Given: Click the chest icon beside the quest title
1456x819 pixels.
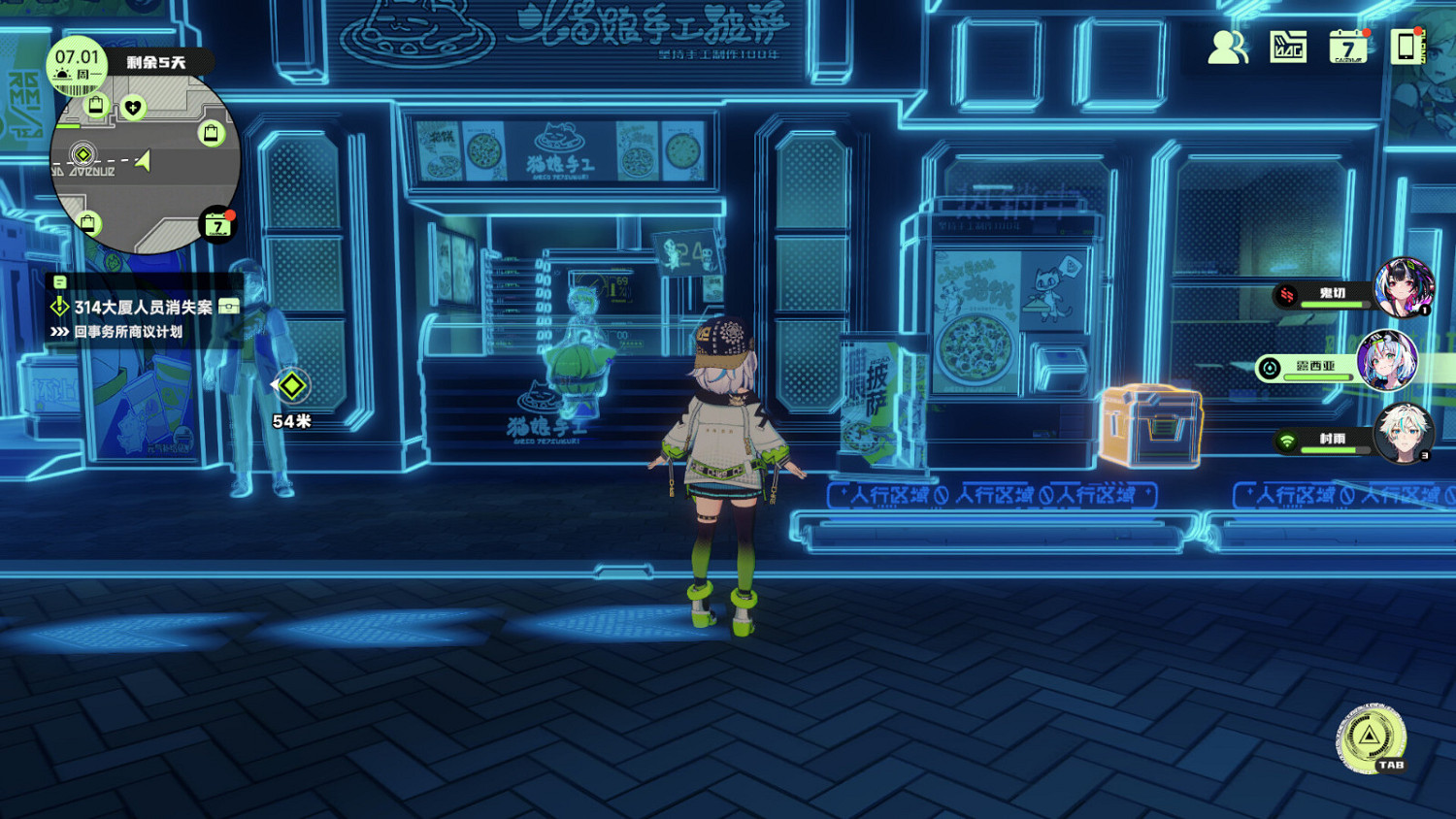Looking at the screenshot, I should 229,306.
